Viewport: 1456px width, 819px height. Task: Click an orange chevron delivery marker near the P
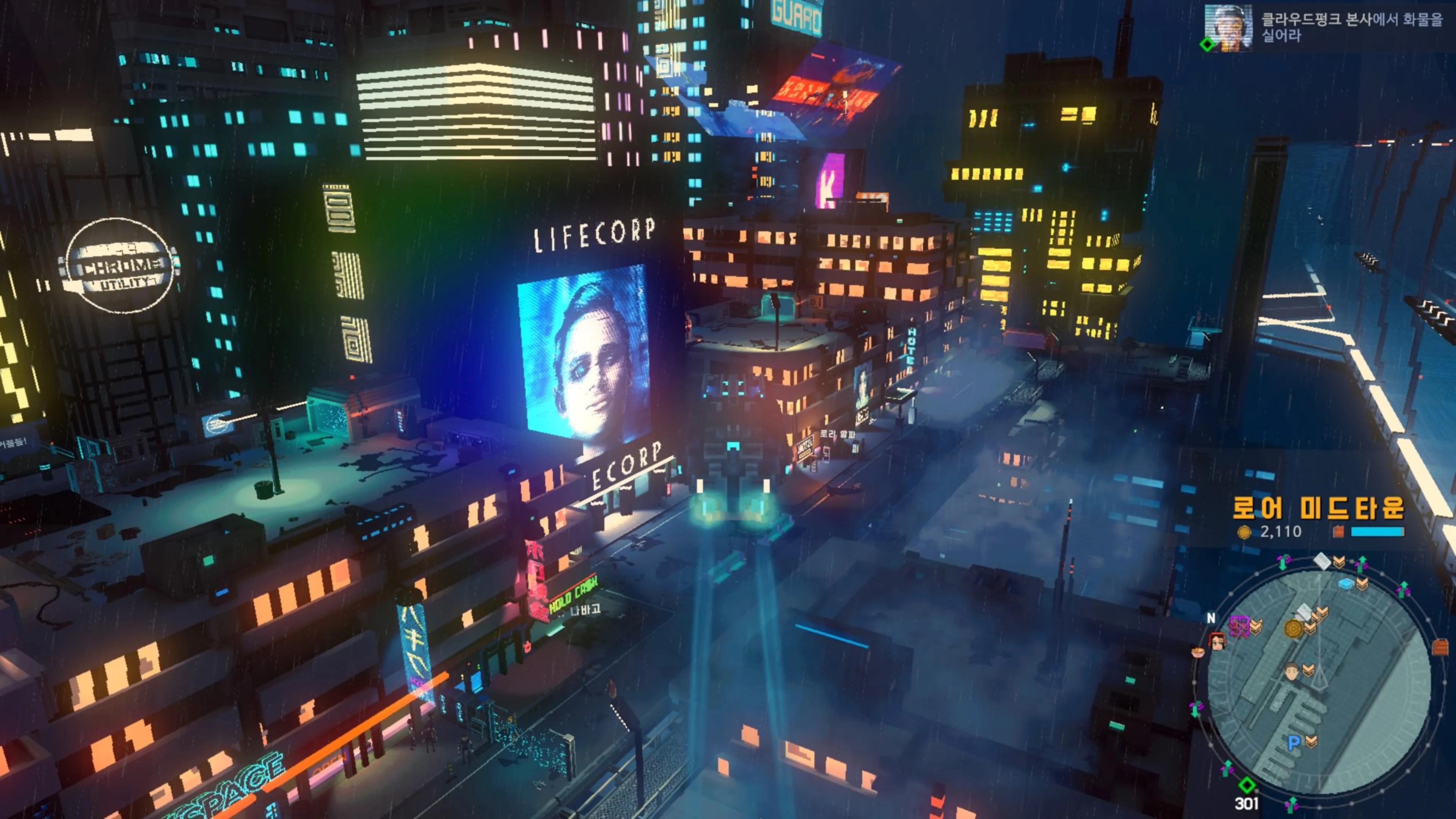[1311, 741]
